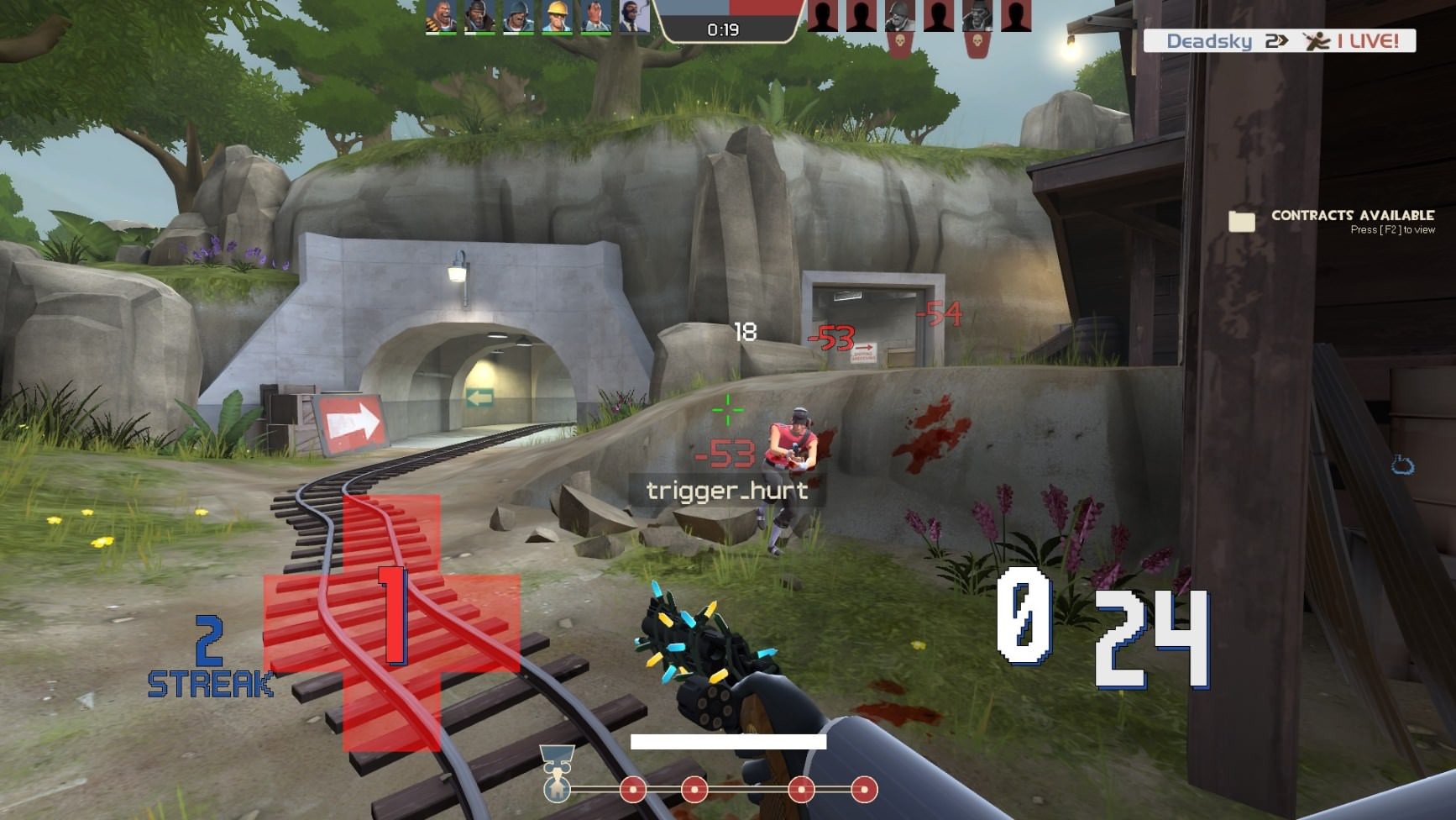Click the Demoman teammate portrait
1456x820 pixels.
479,14
